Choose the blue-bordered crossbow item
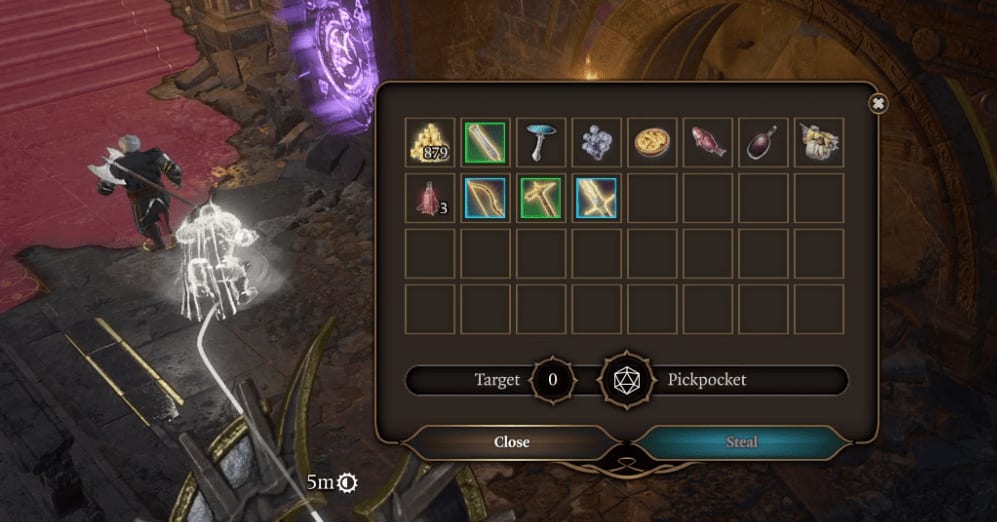 click(x=597, y=198)
